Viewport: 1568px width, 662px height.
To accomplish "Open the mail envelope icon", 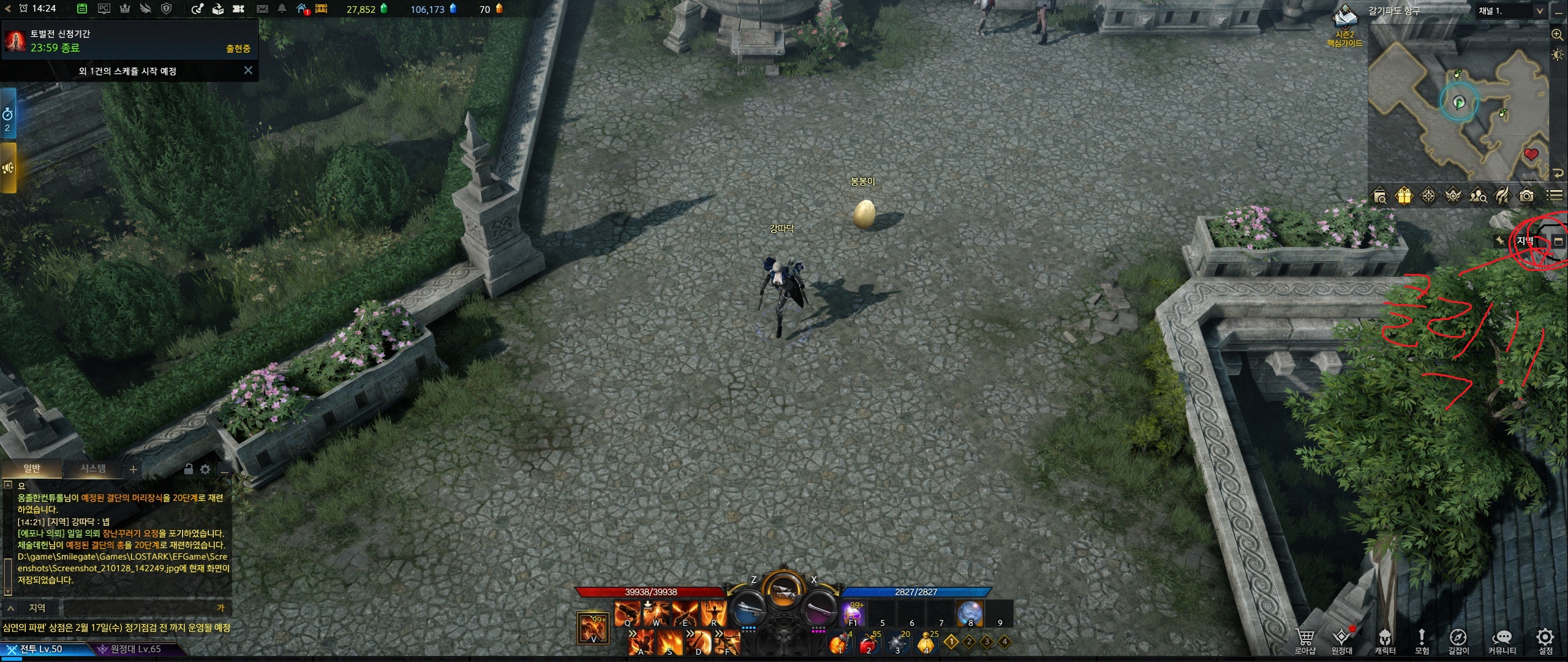I will click(262, 9).
